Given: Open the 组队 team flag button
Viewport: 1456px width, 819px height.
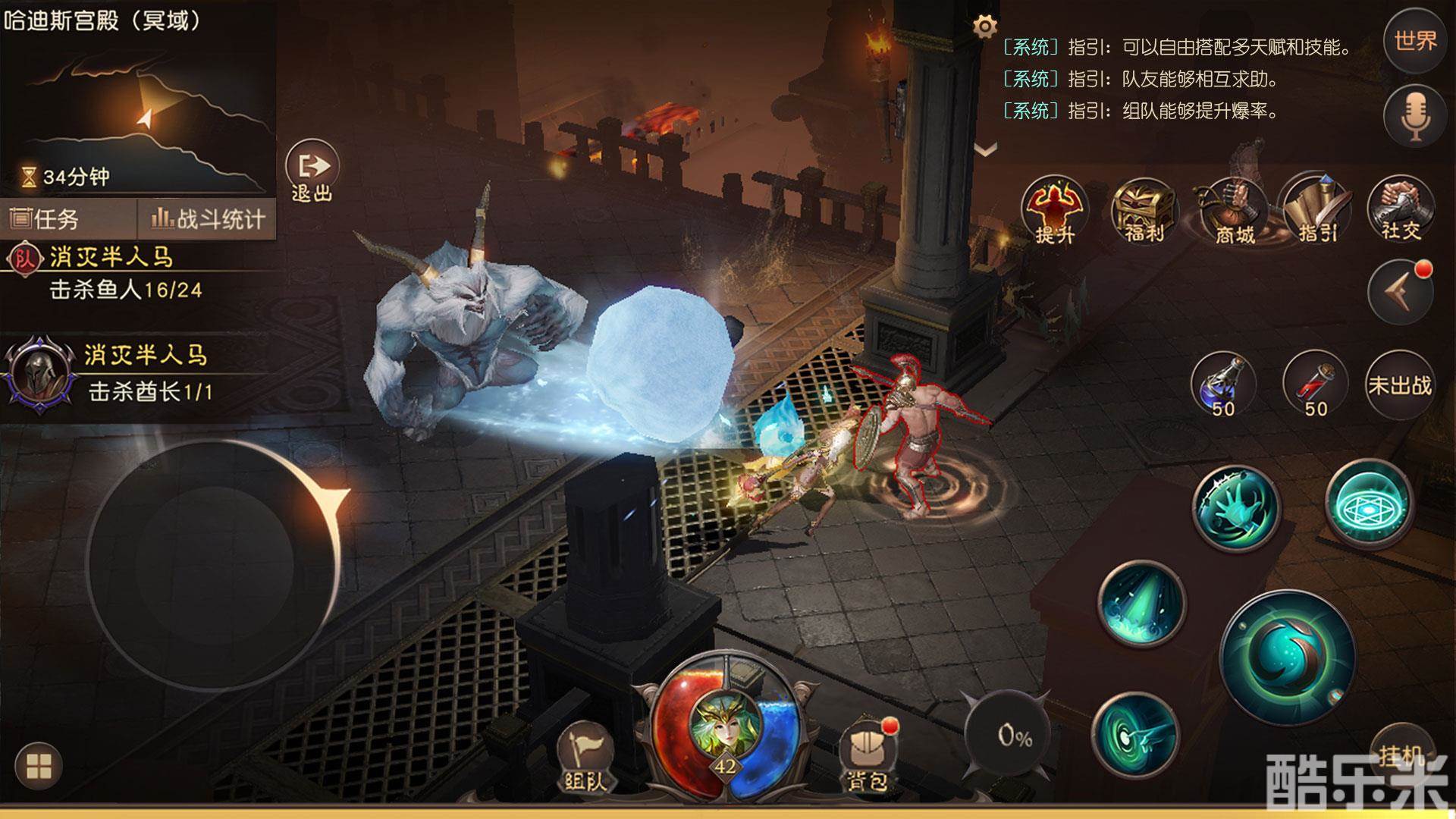Looking at the screenshot, I should (585, 756).
